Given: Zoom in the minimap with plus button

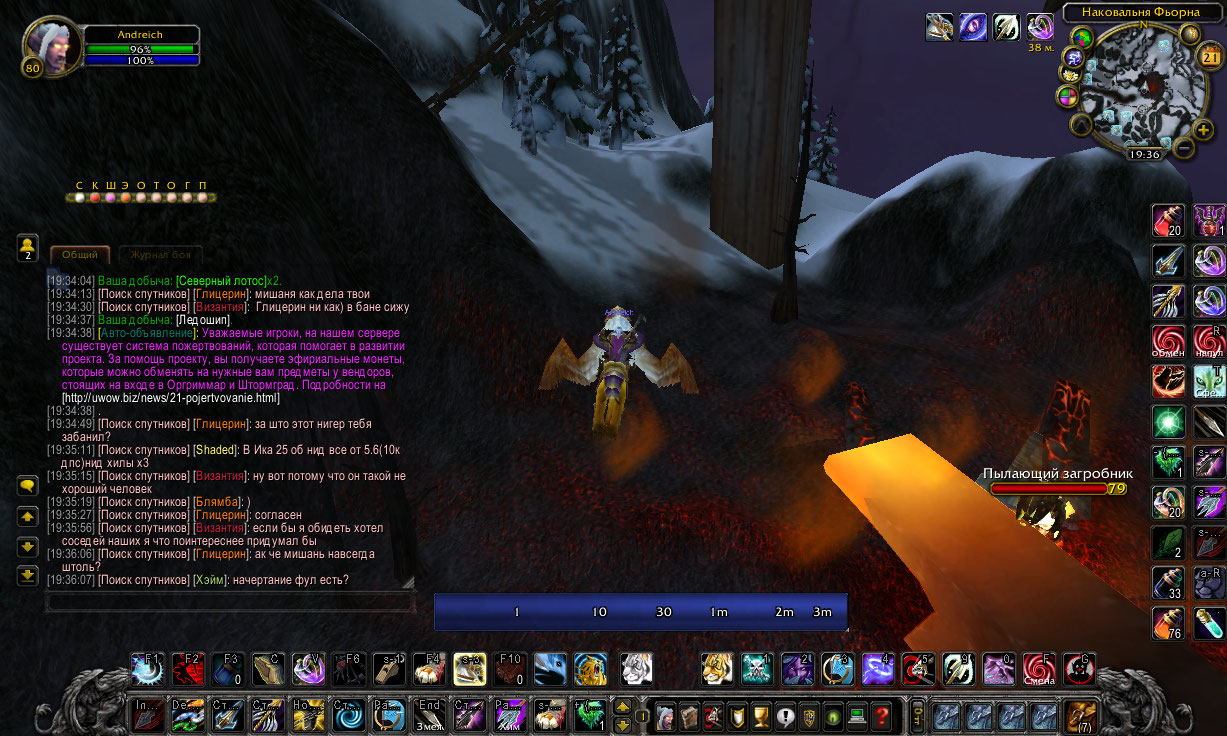Looking at the screenshot, I should tap(1203, 129).
